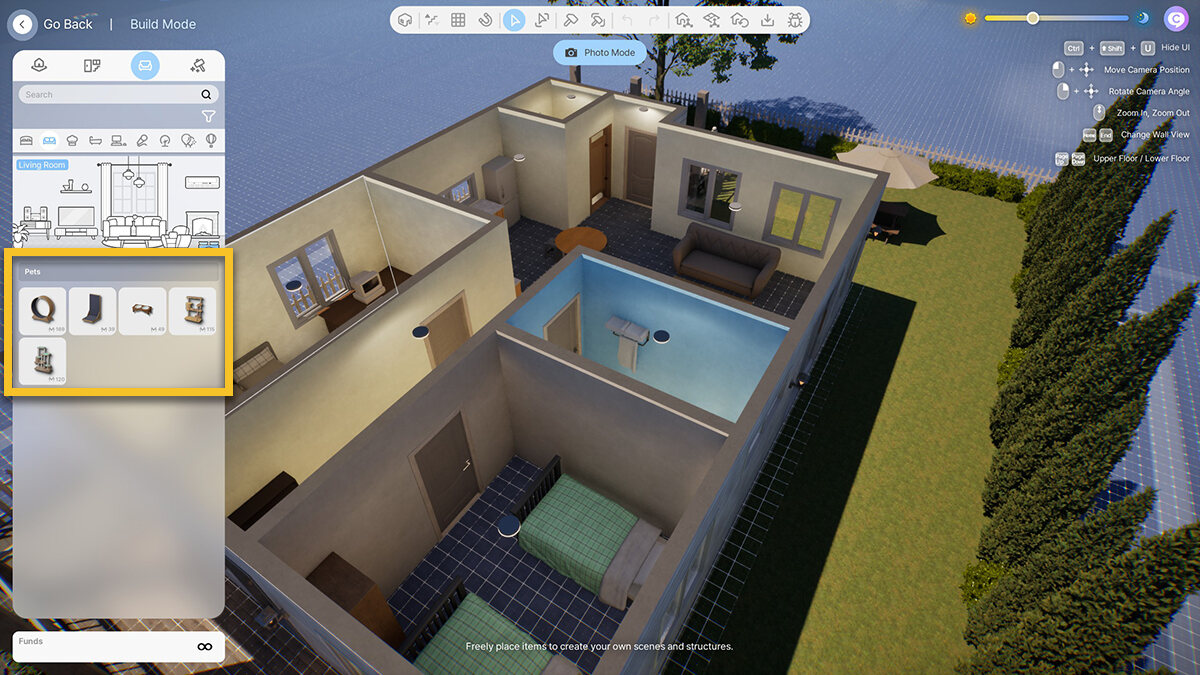1200x675 pixels.
Task: Go back from Build Mode
Action: (23, 24)
